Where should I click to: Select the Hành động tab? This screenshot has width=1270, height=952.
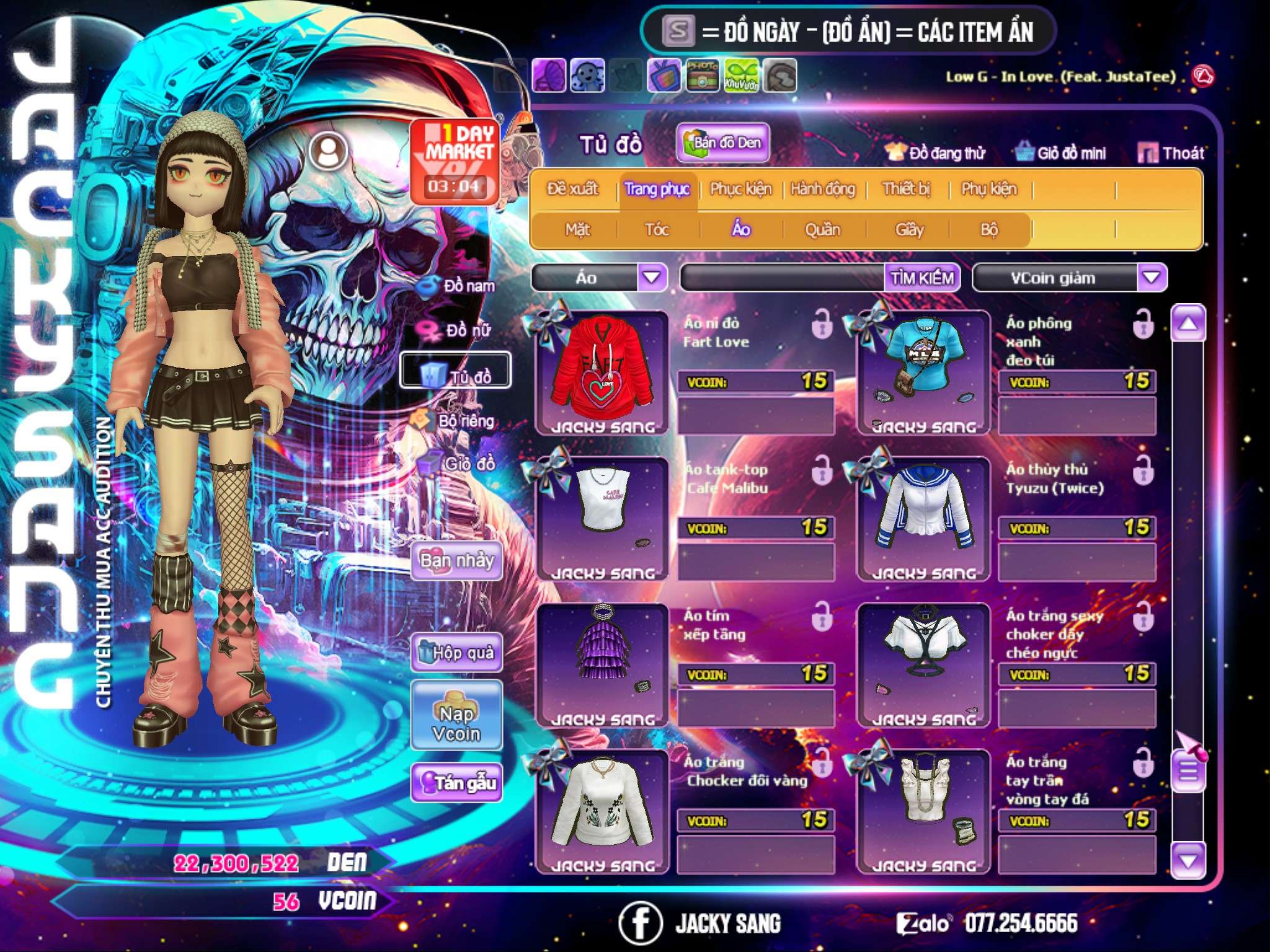coord(822,189)
